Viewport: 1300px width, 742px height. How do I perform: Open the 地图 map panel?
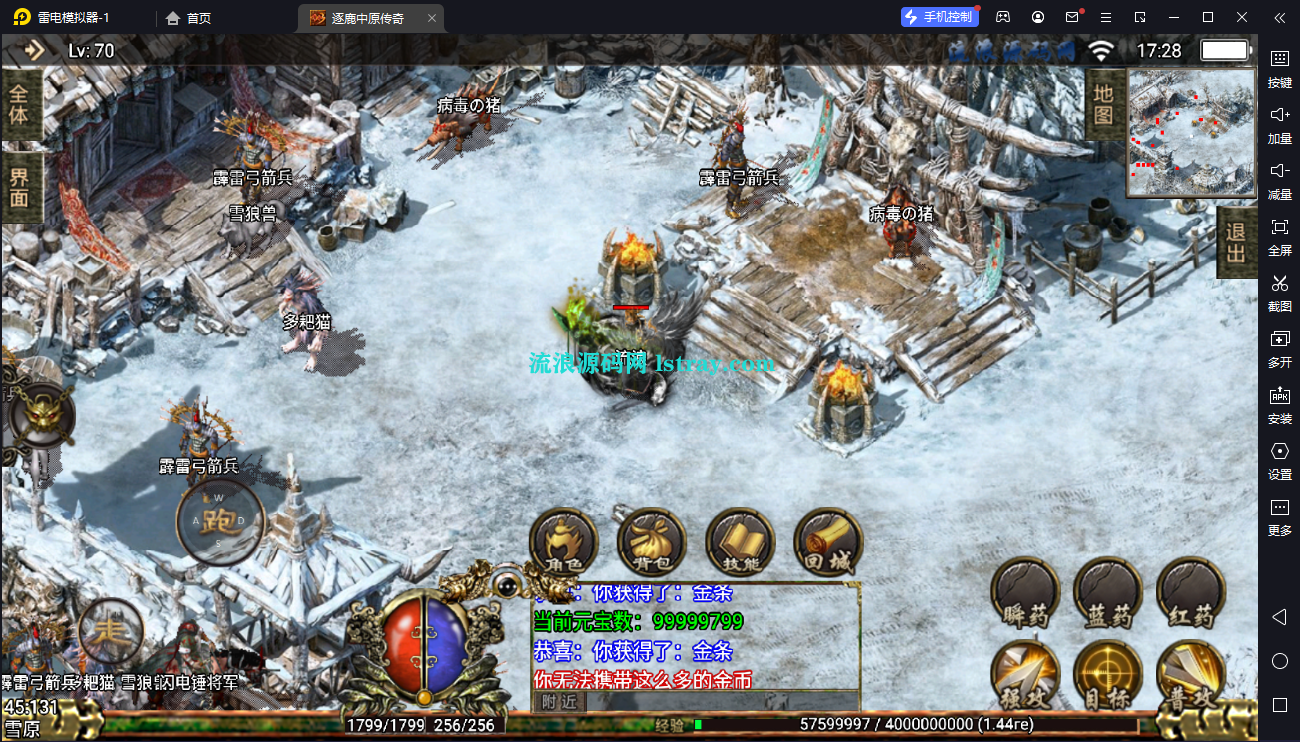(x=1104, y=104)
